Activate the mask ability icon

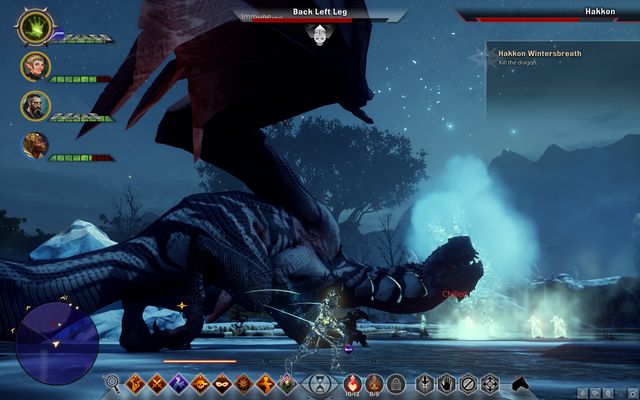point(222,382)
